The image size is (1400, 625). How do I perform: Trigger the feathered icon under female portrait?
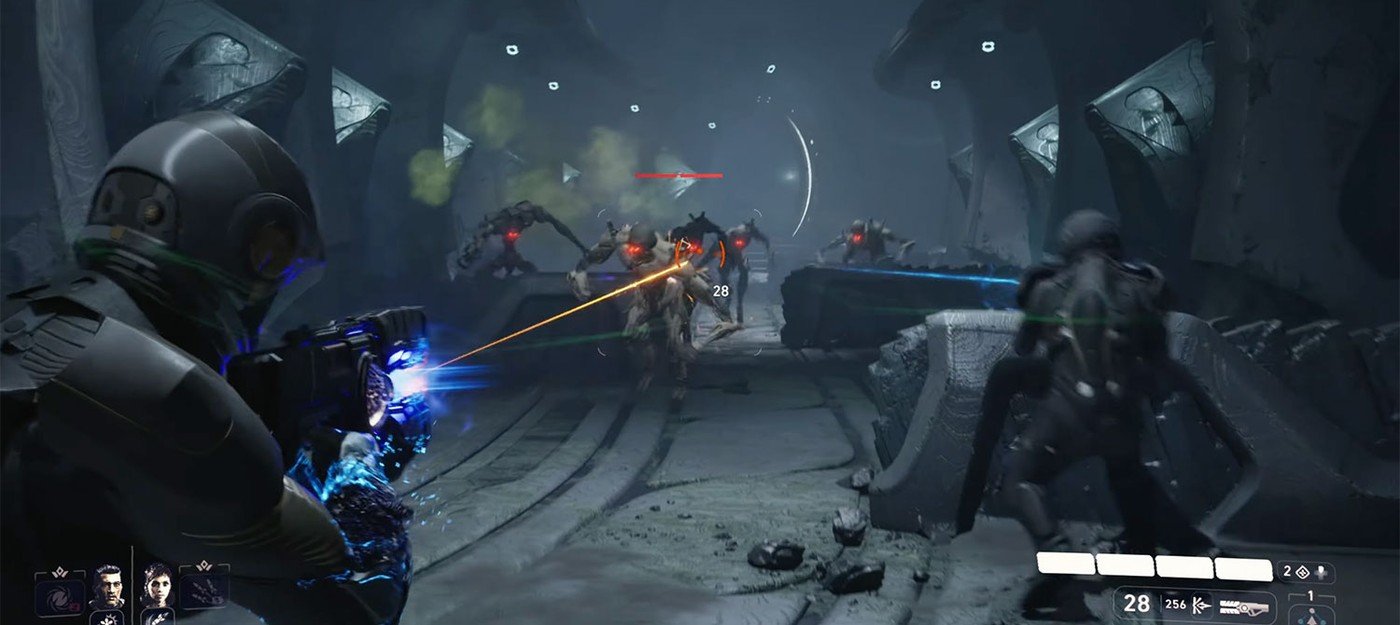pos(157,616)
